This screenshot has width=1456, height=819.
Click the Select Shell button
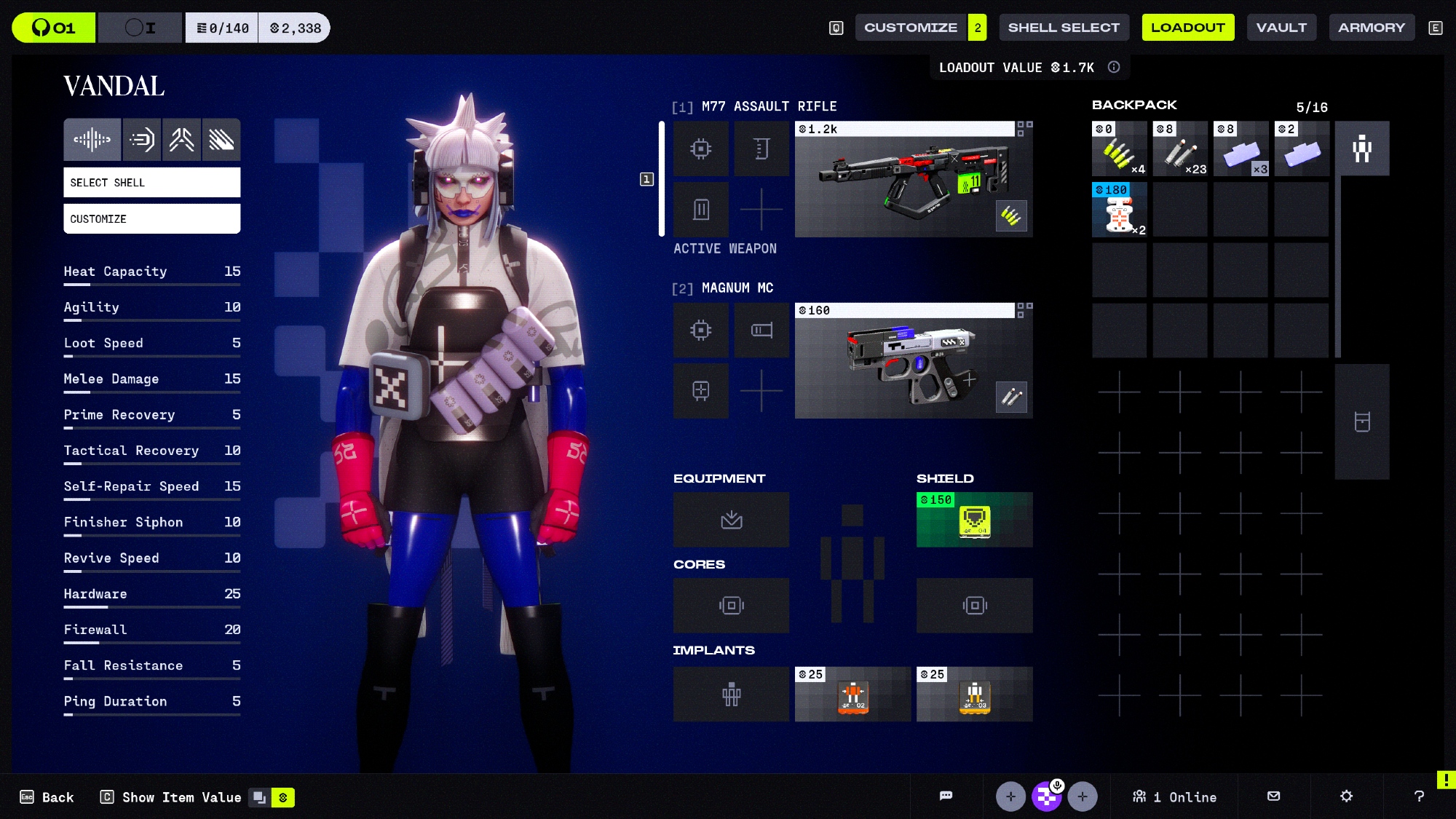coord(151,183)
